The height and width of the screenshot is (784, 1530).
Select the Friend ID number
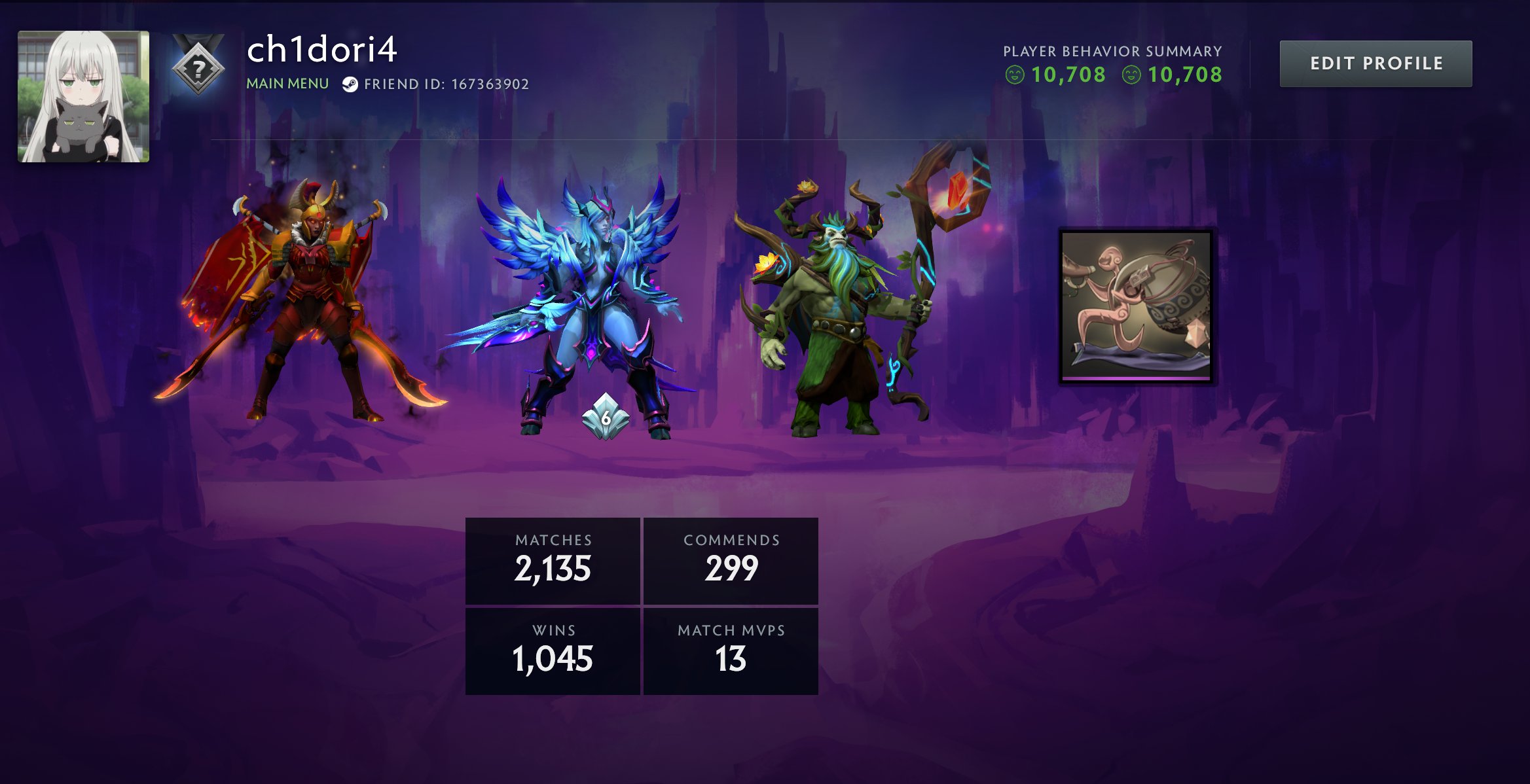(479, 84)
